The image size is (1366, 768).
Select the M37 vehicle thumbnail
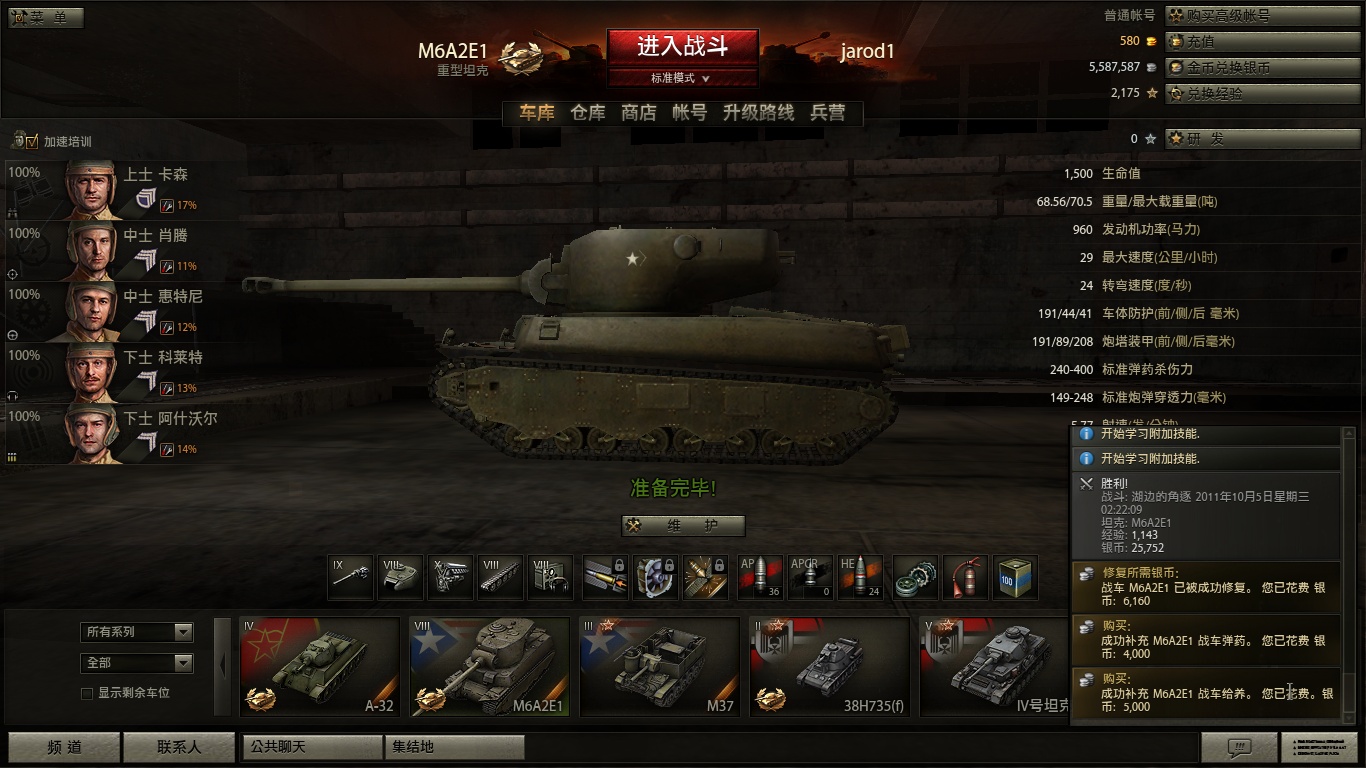coord(660,665)
